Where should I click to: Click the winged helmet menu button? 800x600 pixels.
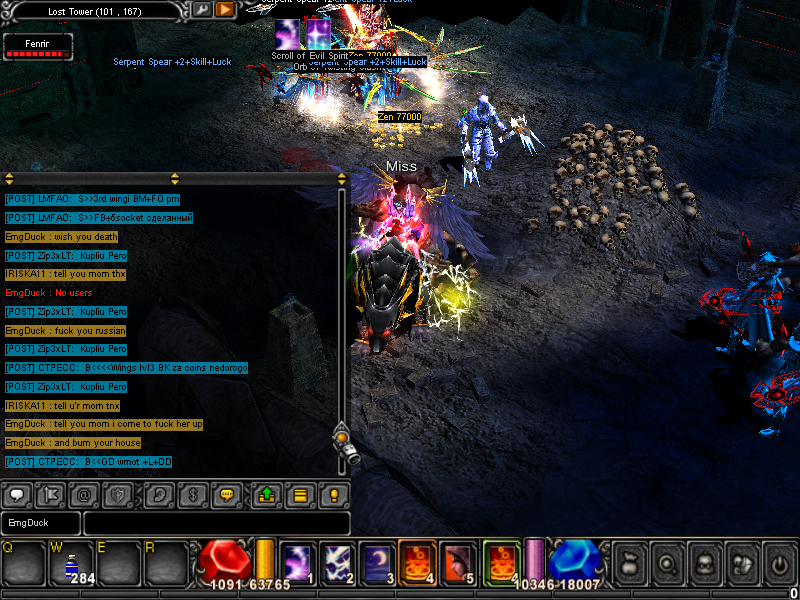click(741, 564)
